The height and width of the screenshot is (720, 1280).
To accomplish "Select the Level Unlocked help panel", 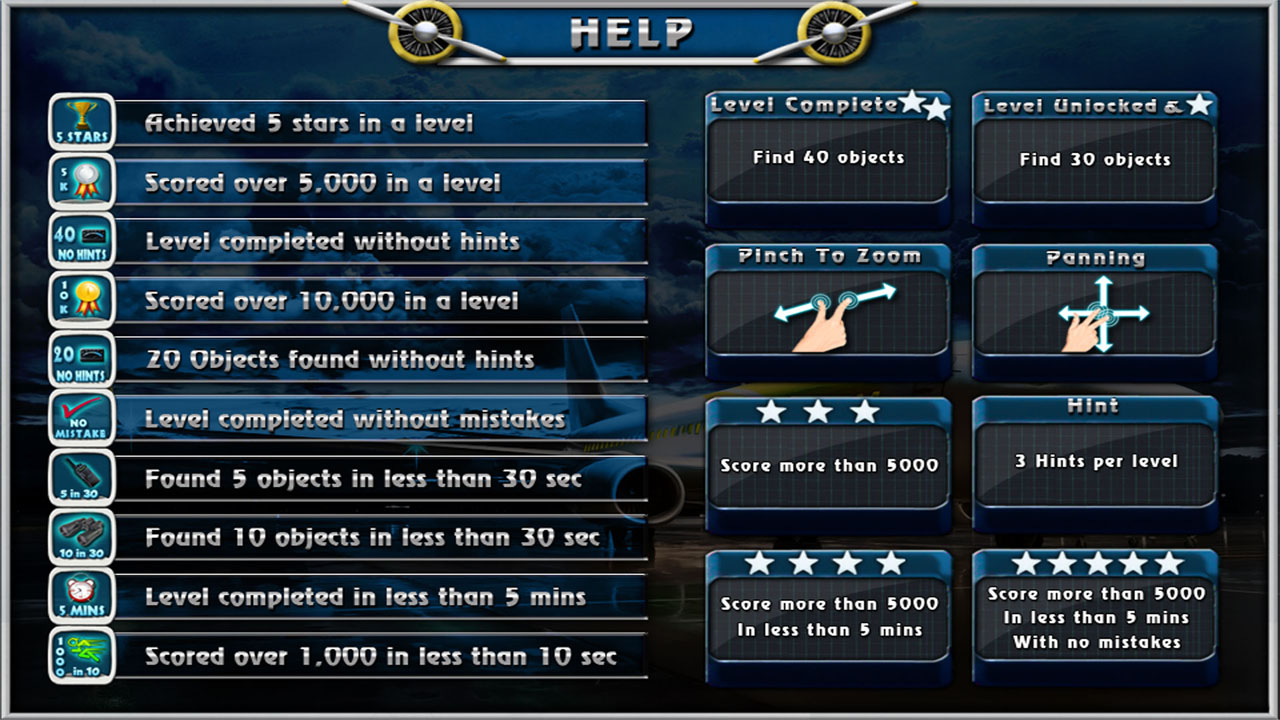I will coord(1095,160).
